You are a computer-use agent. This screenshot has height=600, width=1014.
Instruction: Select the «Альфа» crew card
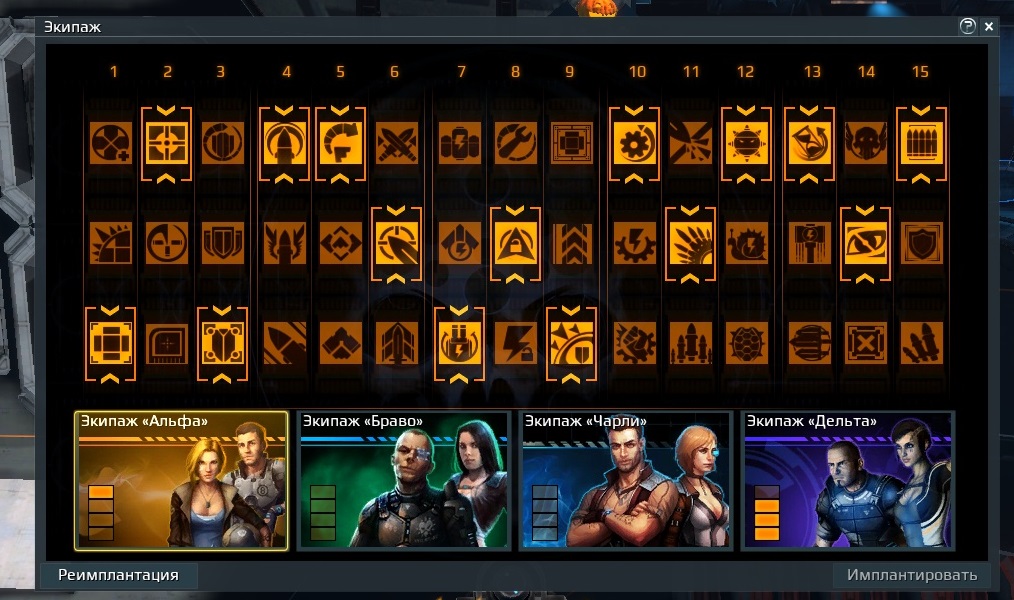[181, 481]
